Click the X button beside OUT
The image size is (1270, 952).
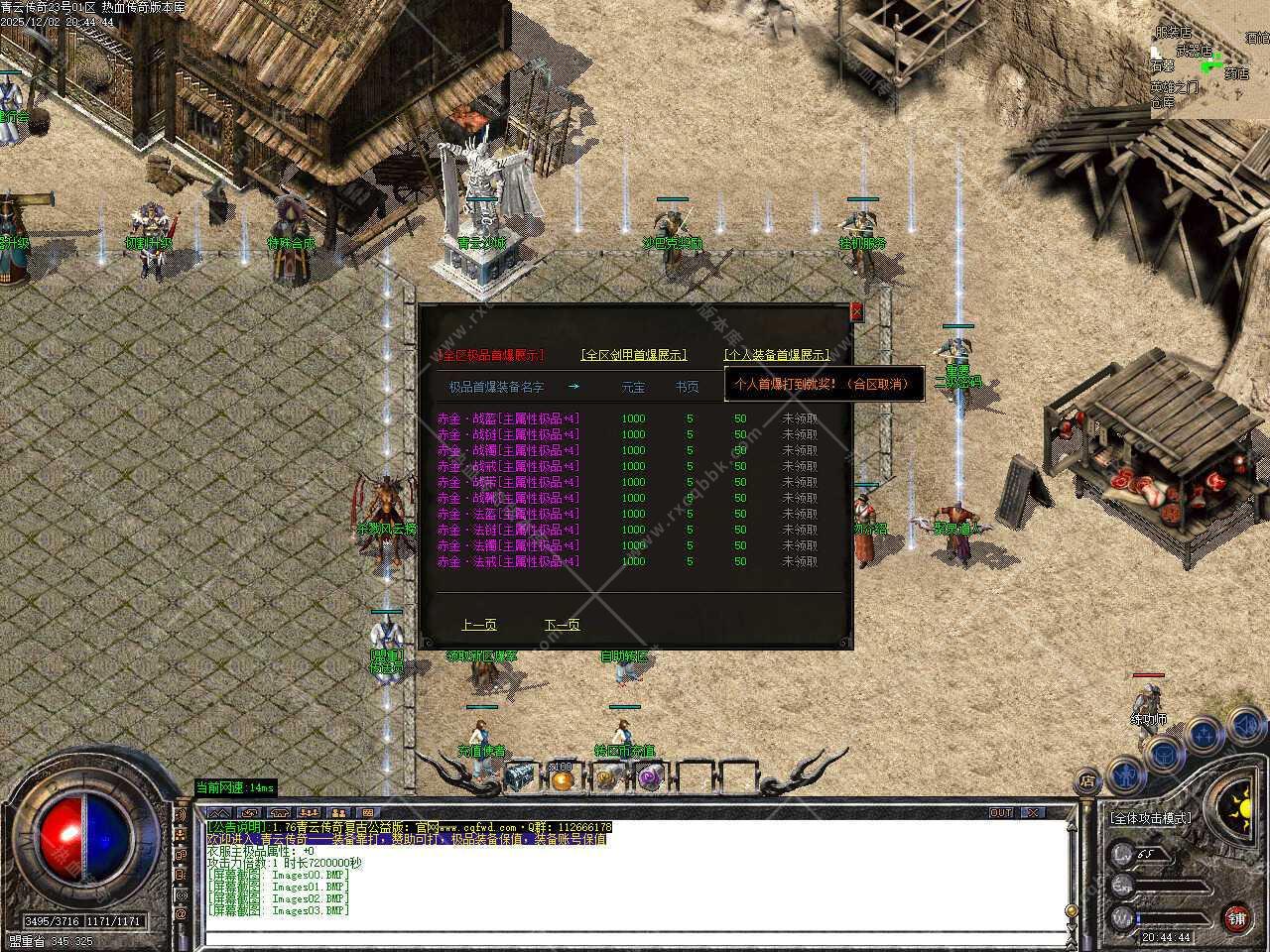click(x=1034, y=813)
